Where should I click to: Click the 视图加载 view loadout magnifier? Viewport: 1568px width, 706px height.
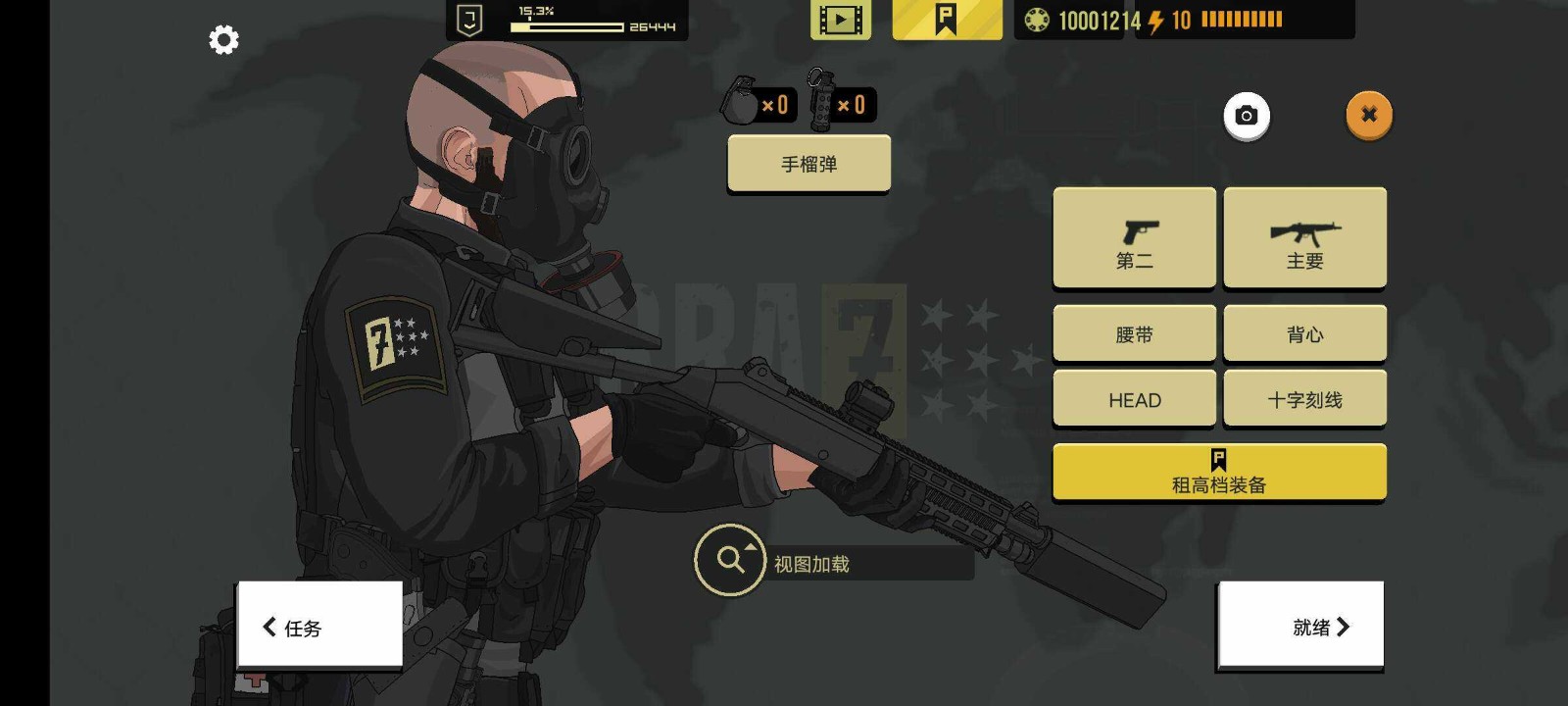click(x=730, y=560)
